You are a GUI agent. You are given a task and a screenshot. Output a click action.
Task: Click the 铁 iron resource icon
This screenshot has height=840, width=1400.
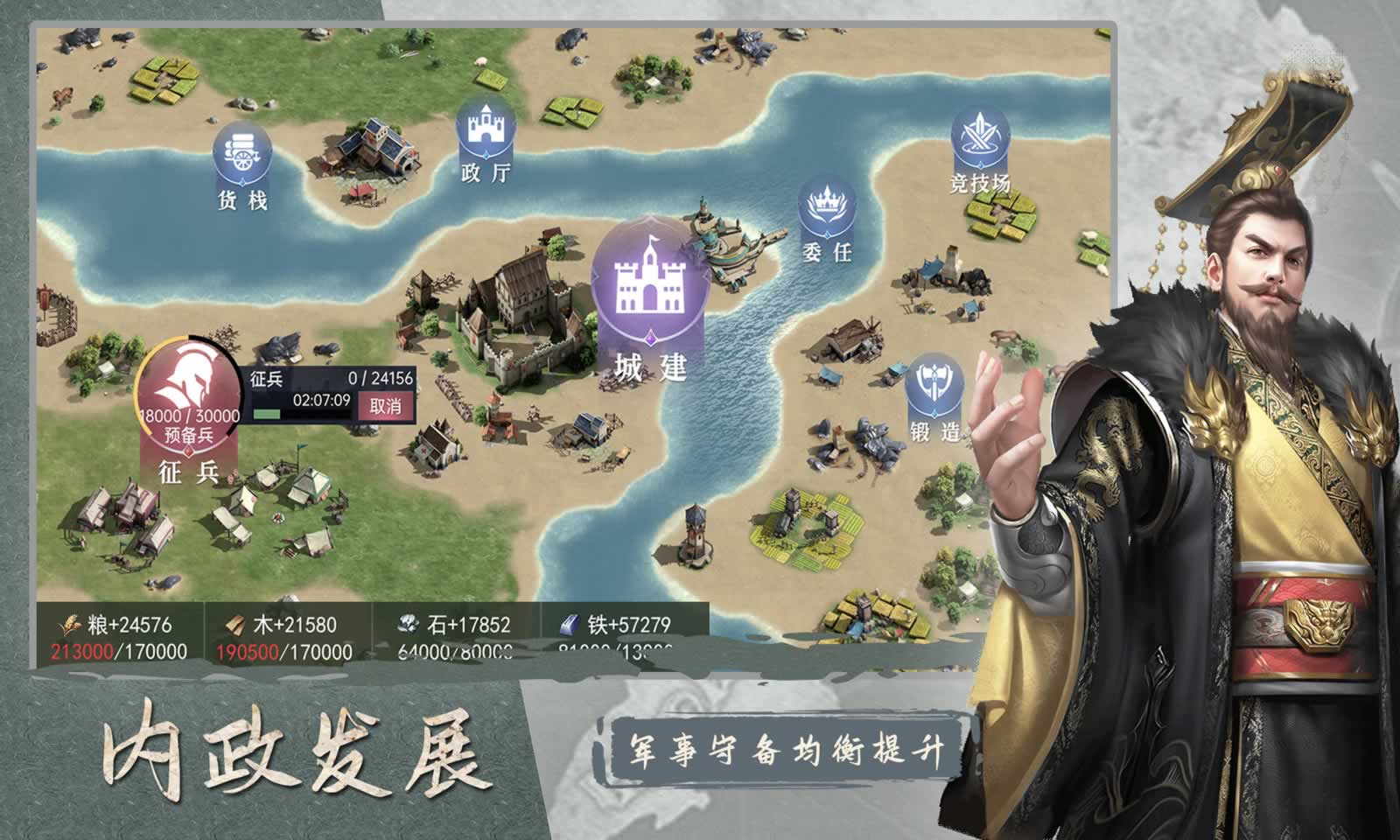(569, 624)
